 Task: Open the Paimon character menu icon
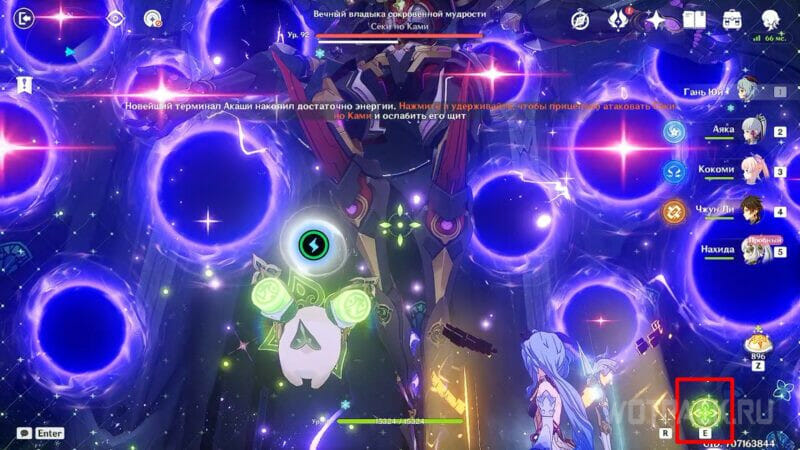[x=771, y=18]
